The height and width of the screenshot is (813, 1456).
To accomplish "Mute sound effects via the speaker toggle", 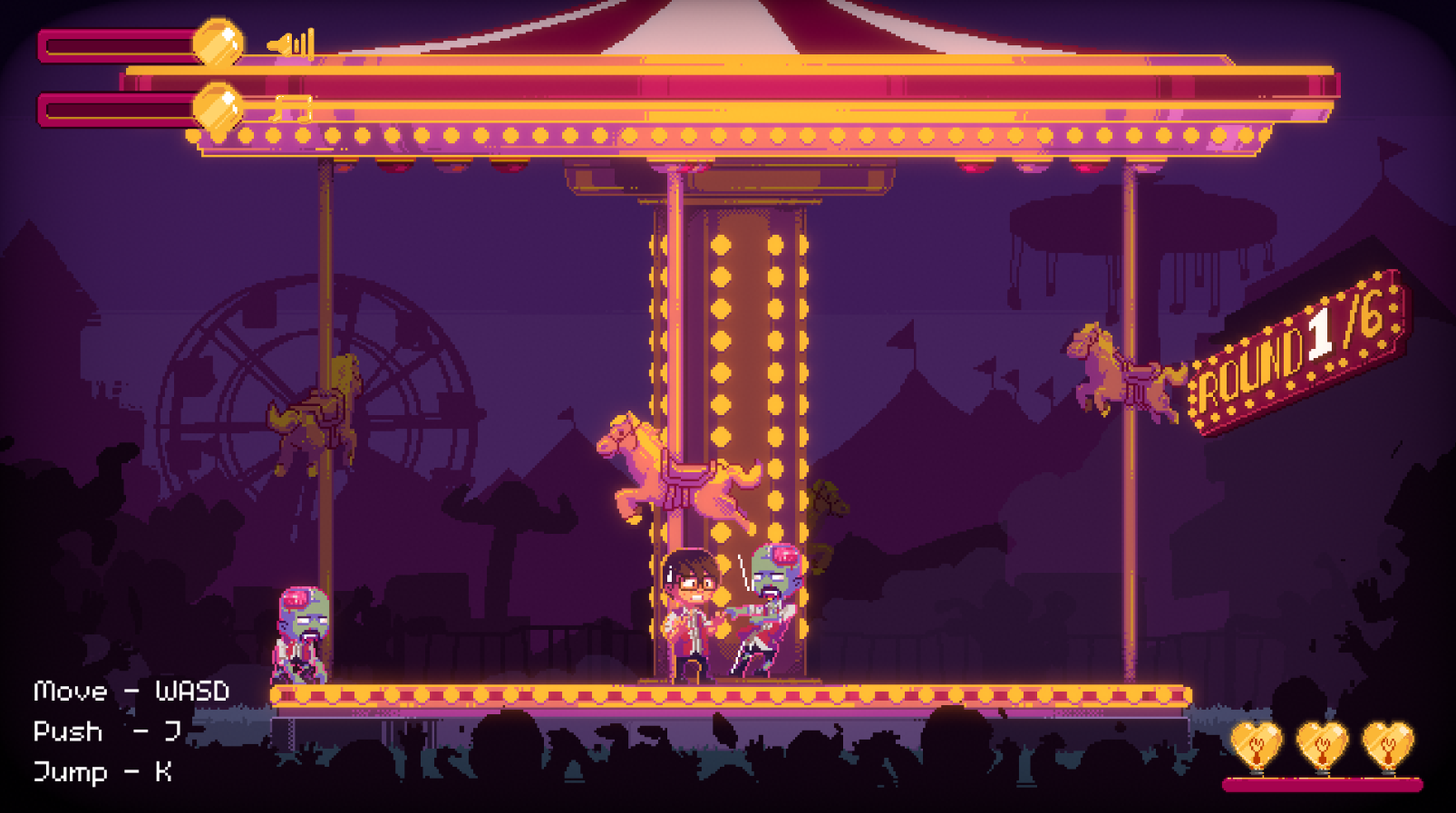I will [x=290, y=41].
